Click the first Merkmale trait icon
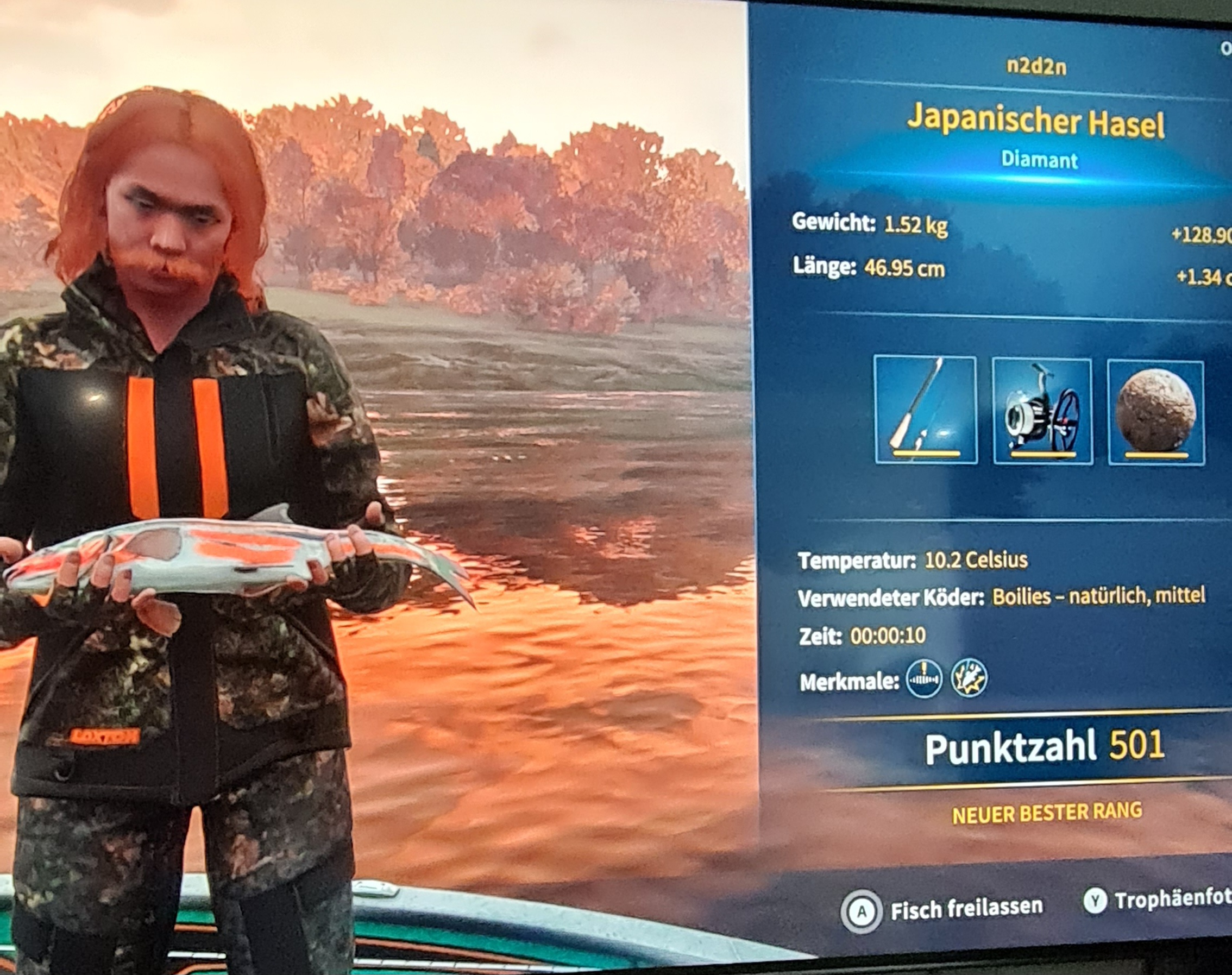1232x975 pixels. click(x=923, y=679)
